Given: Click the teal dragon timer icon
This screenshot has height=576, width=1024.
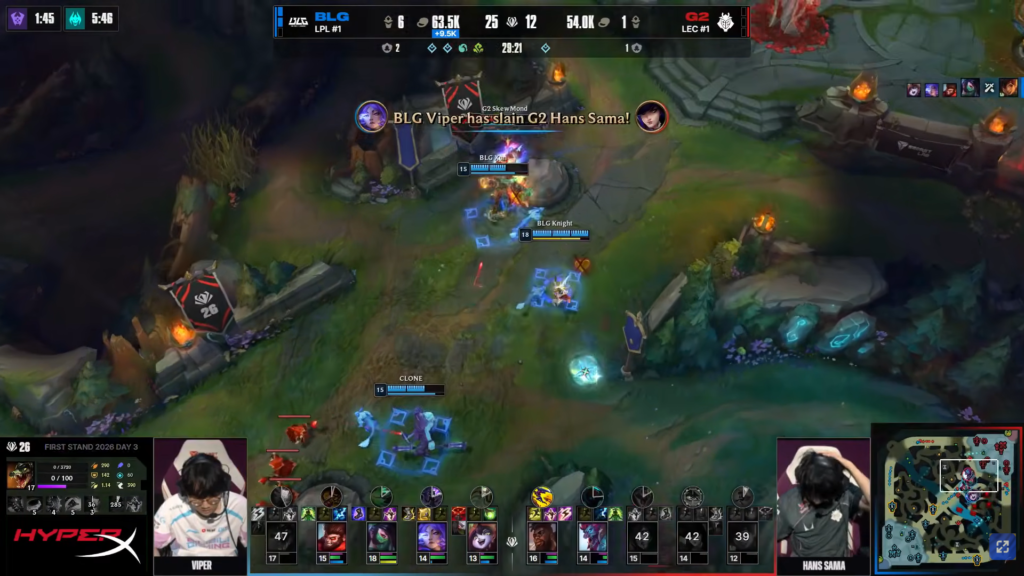Looking at the screenshot, I should pos(75,18).
